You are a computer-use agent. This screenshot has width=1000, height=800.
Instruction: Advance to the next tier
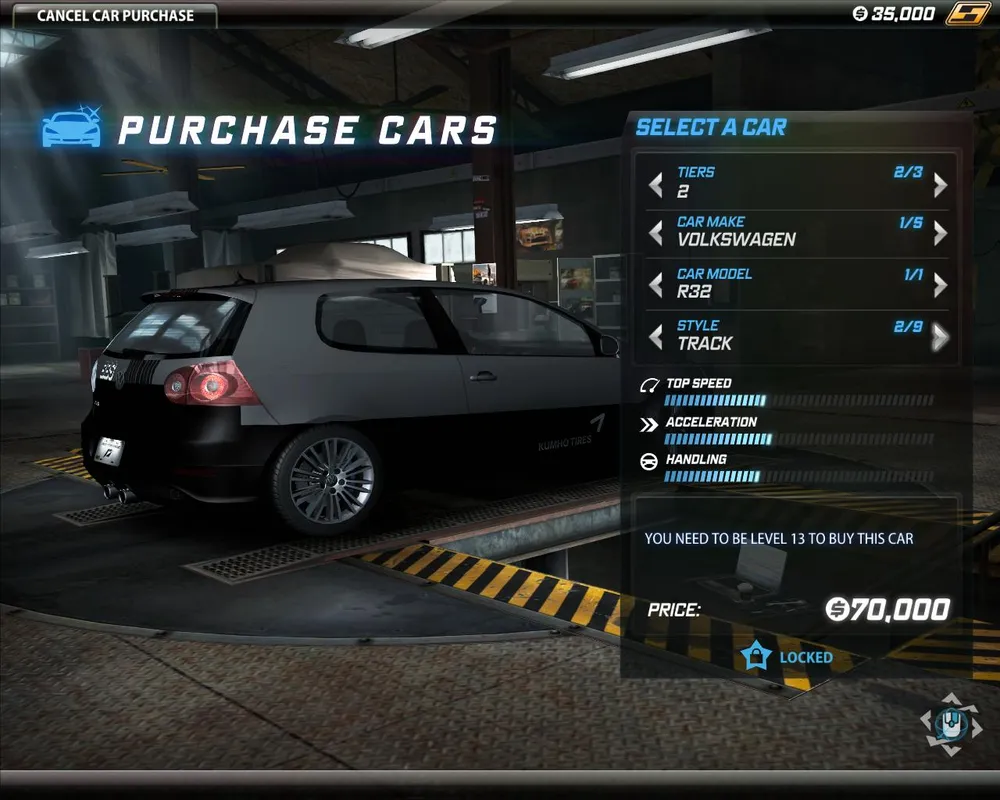(940, 185)
